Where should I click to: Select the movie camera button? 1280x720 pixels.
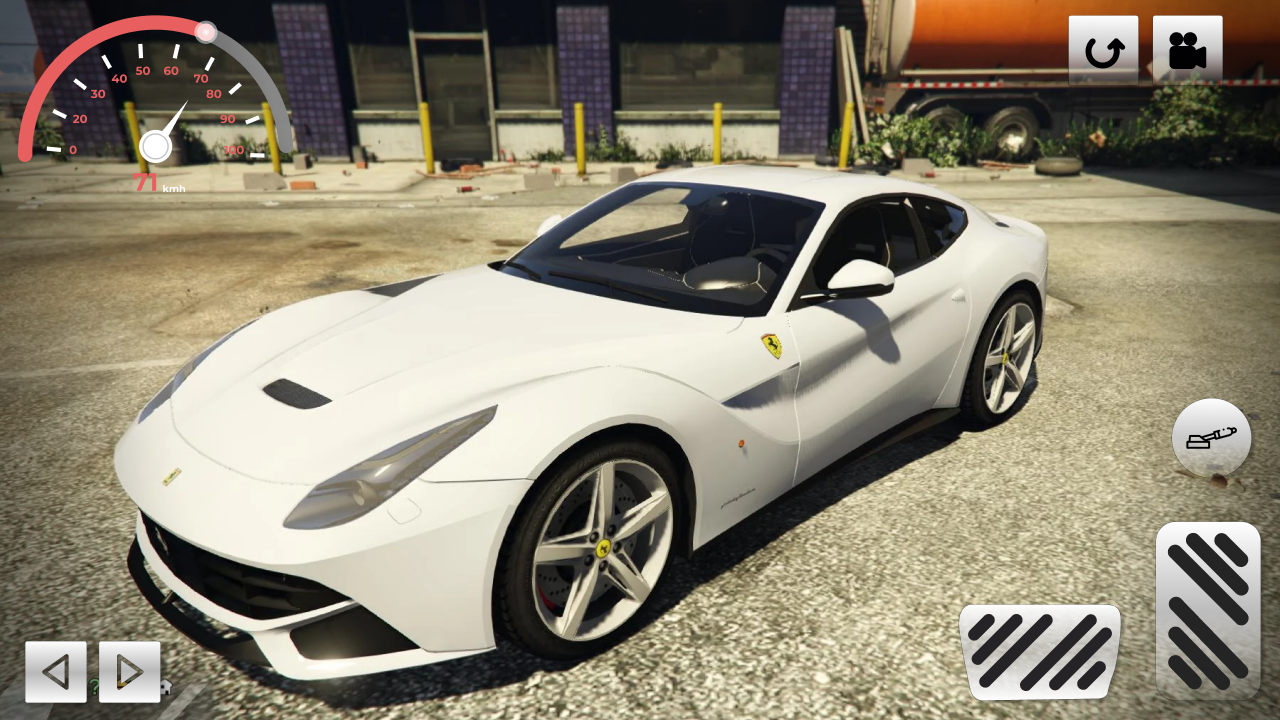pos(1190,48)
